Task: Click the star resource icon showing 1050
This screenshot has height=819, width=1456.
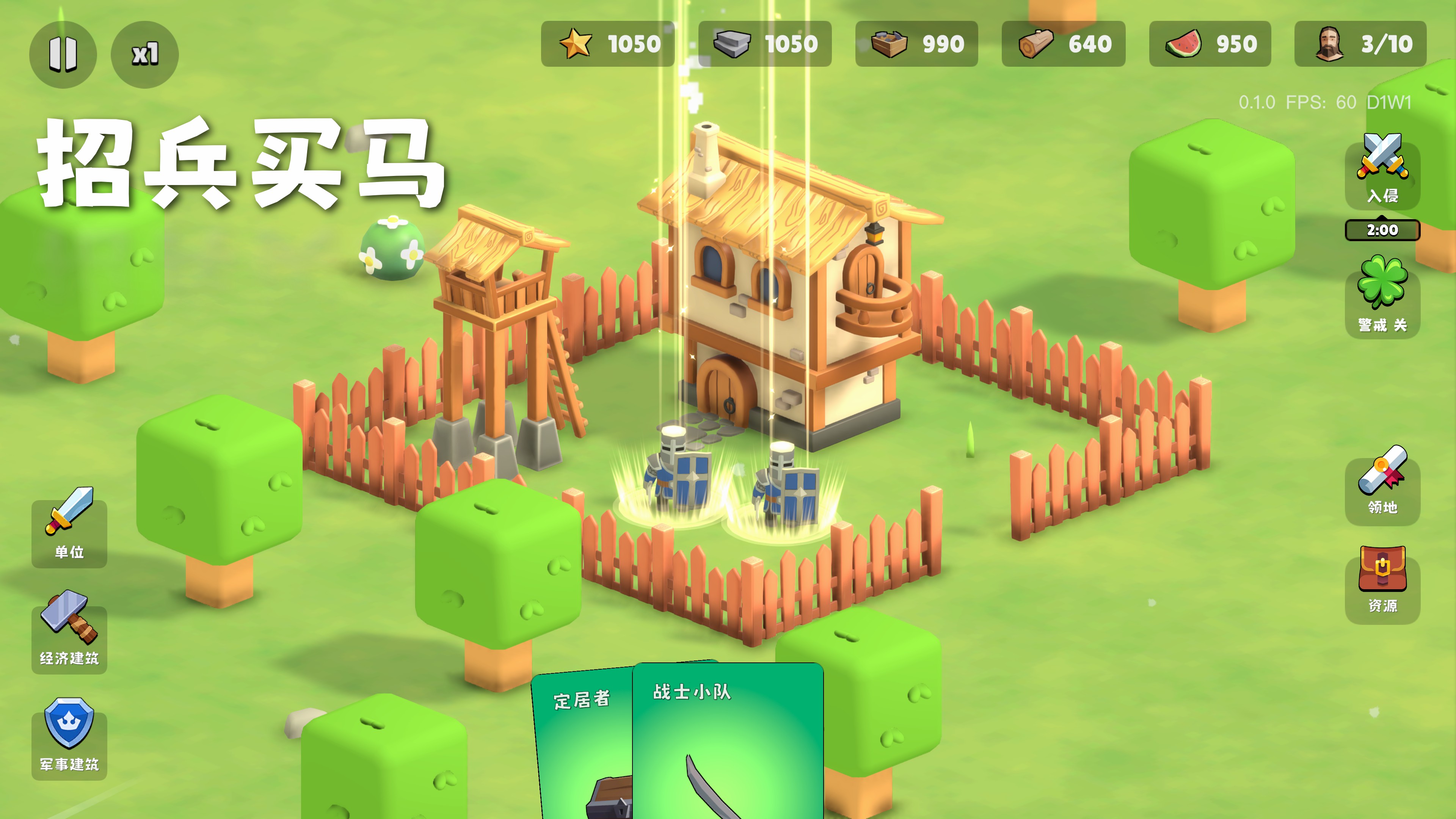Action: [576, 44]
